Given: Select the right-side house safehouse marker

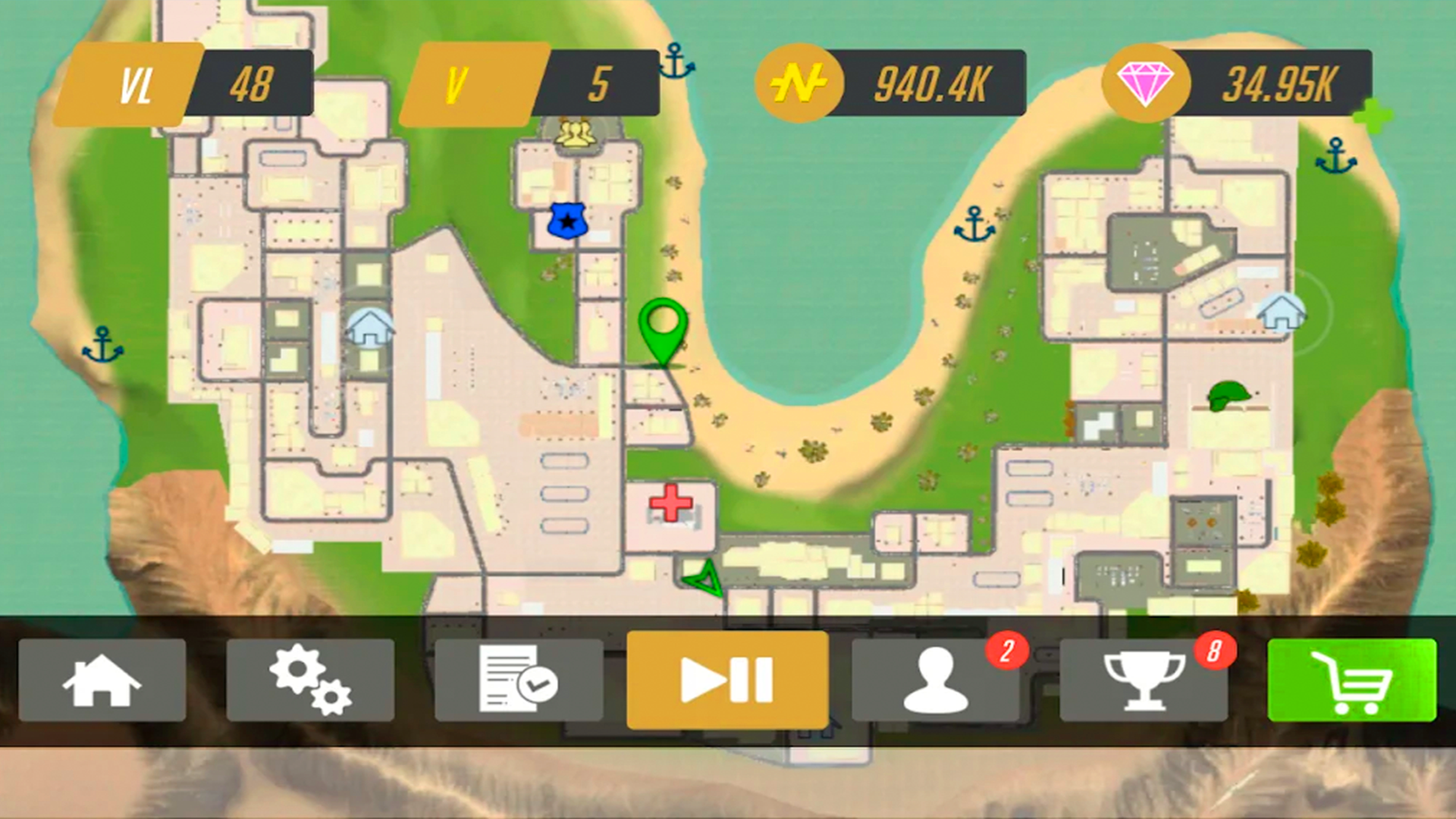Looking at the screenshot, I should click(1280, 311).
